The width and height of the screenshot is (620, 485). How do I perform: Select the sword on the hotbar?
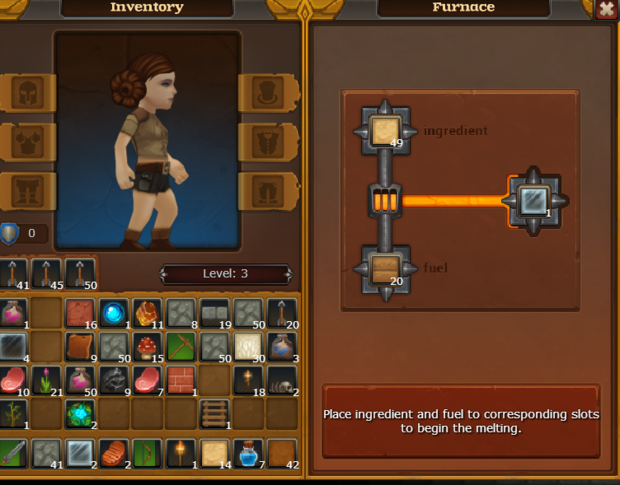[x=12, y=453]
